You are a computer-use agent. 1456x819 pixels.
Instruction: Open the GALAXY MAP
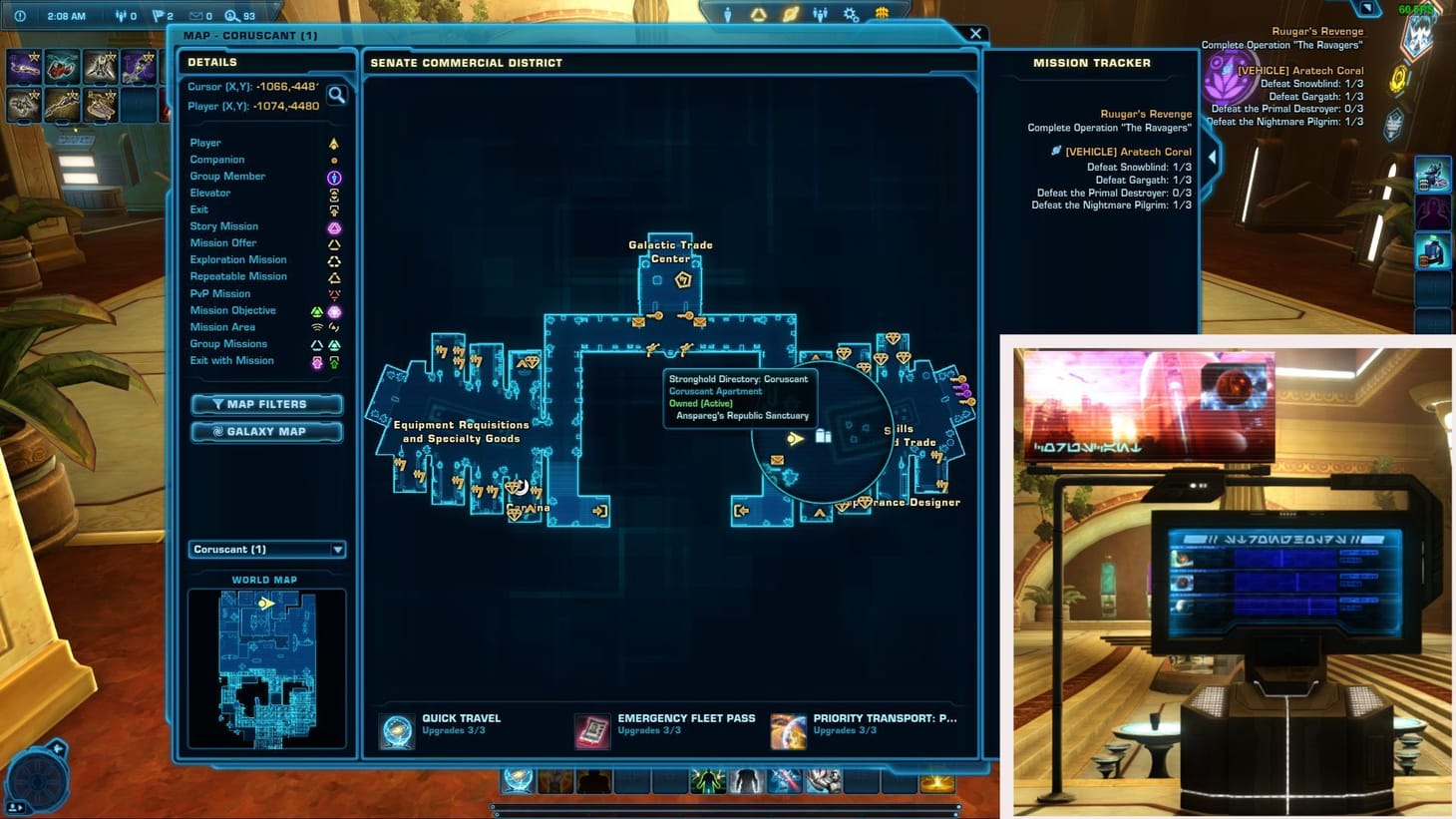pos(266,431)
